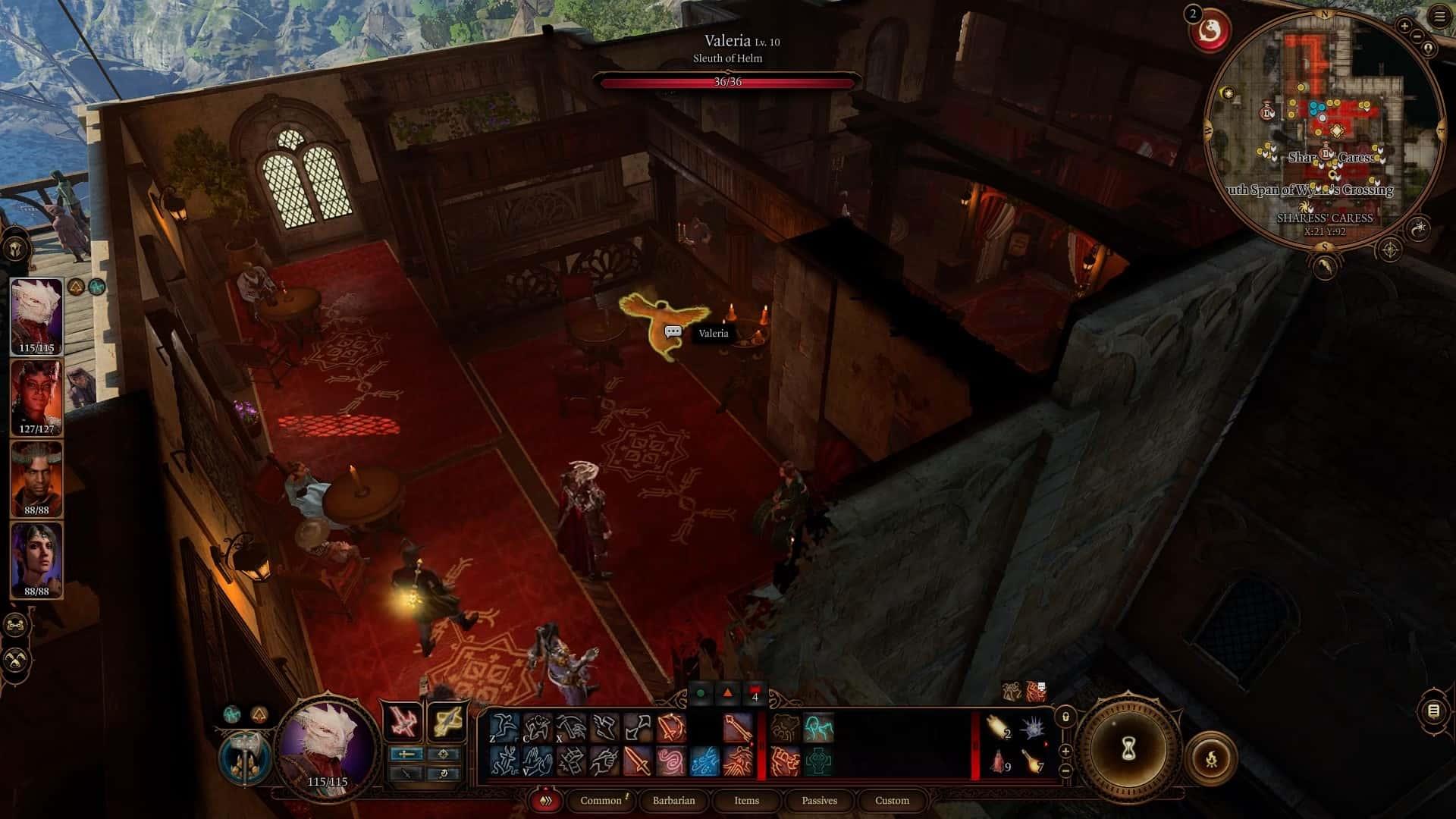
Task: Use the scroll item with count 2
Action: (999, 728)
